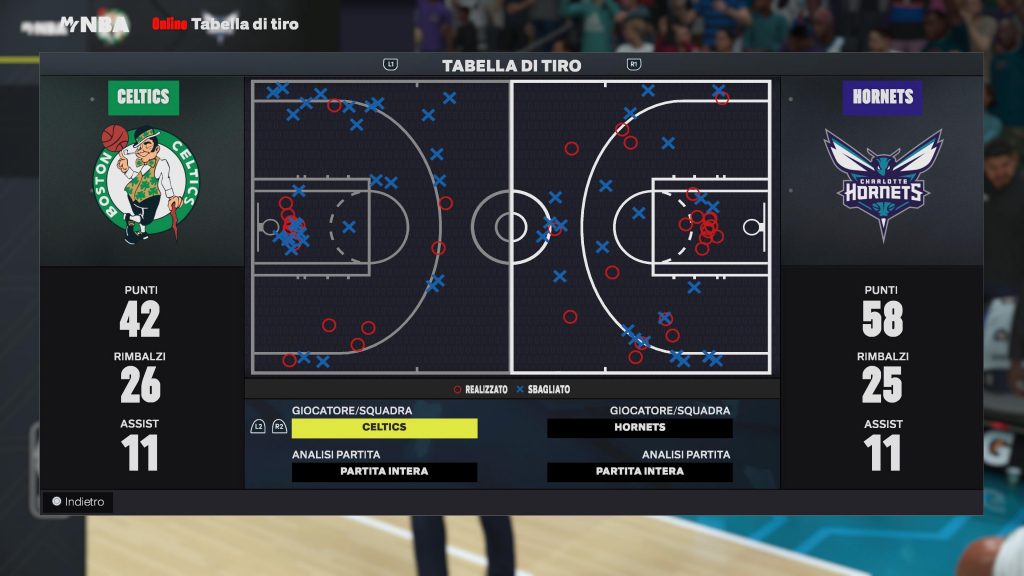Open the Partita Intera selector below the Hornets selector
The image size is (1024, 576).
pos(640,472)
